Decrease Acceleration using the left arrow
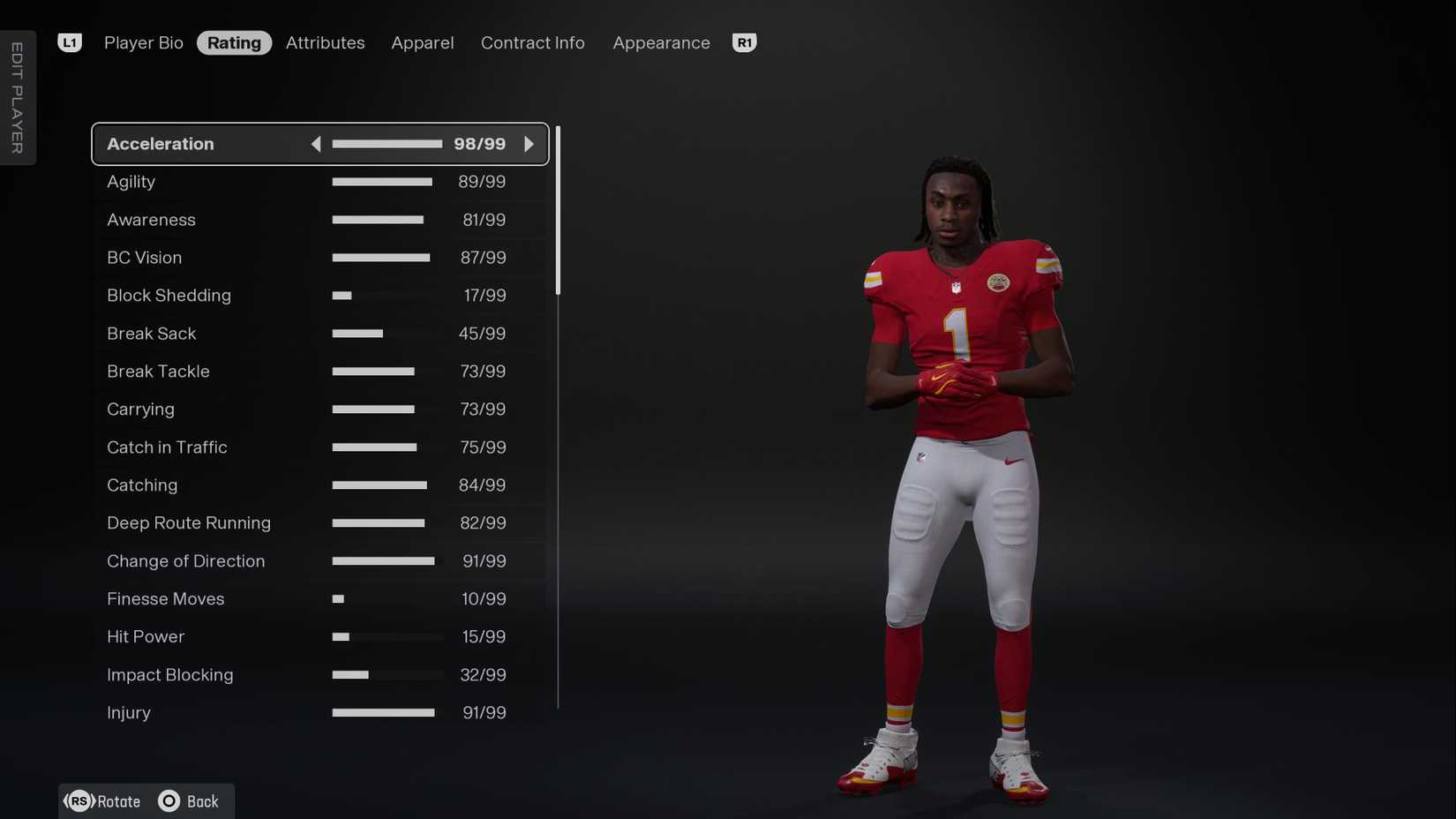The width and height of the screenshot is (1456, 819). click(x=316, y=143)
